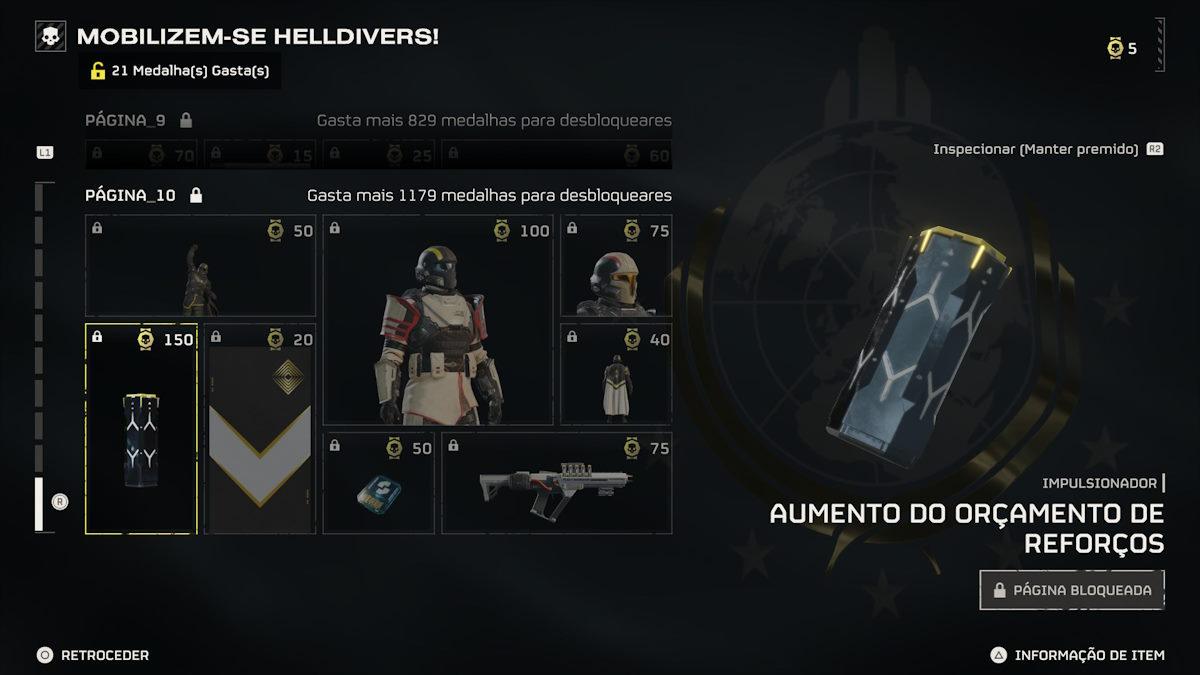Choose the 50-medal saluting emote tile

[x=200, y=266]
